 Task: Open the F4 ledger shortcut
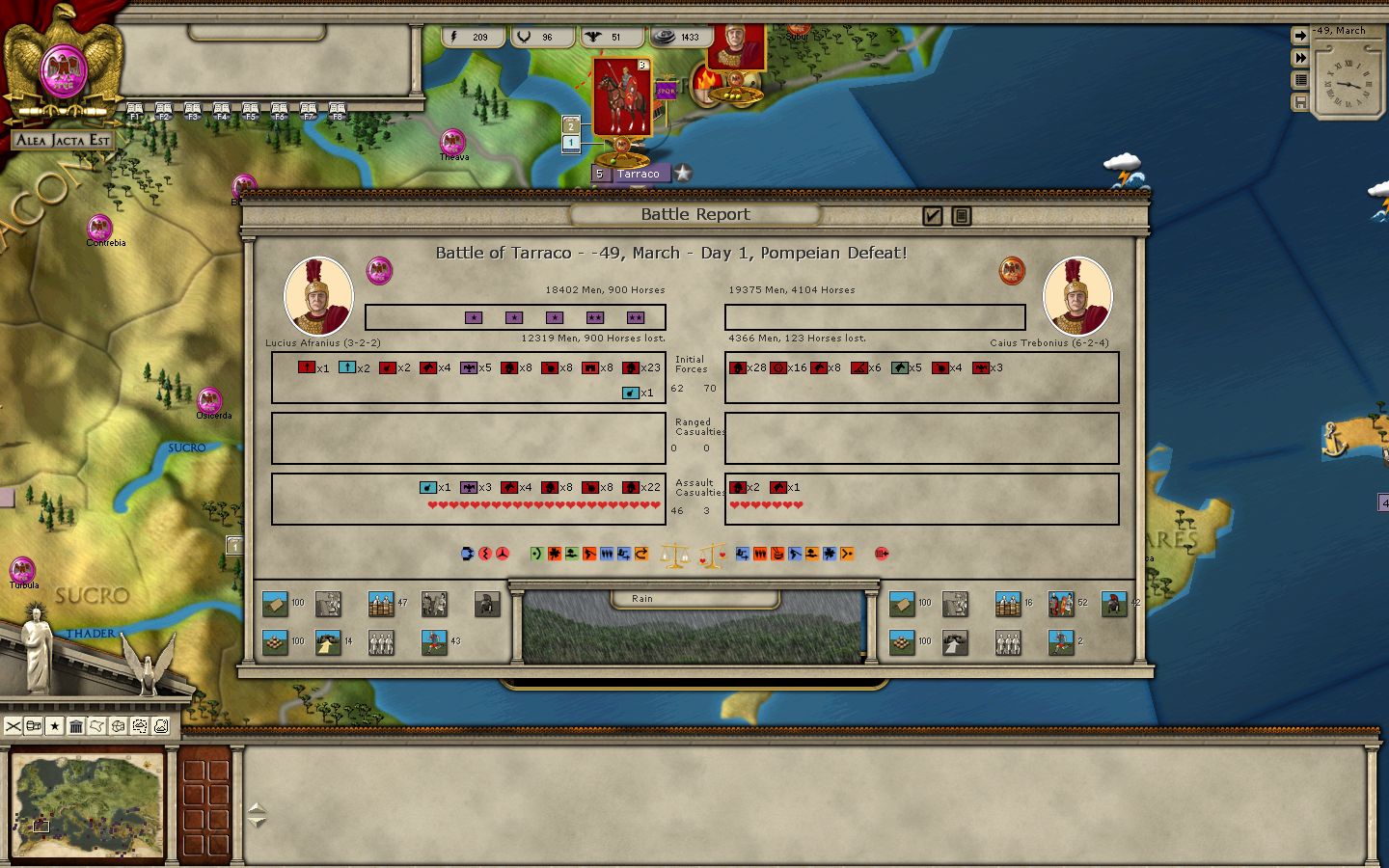(x=222, y=111)
